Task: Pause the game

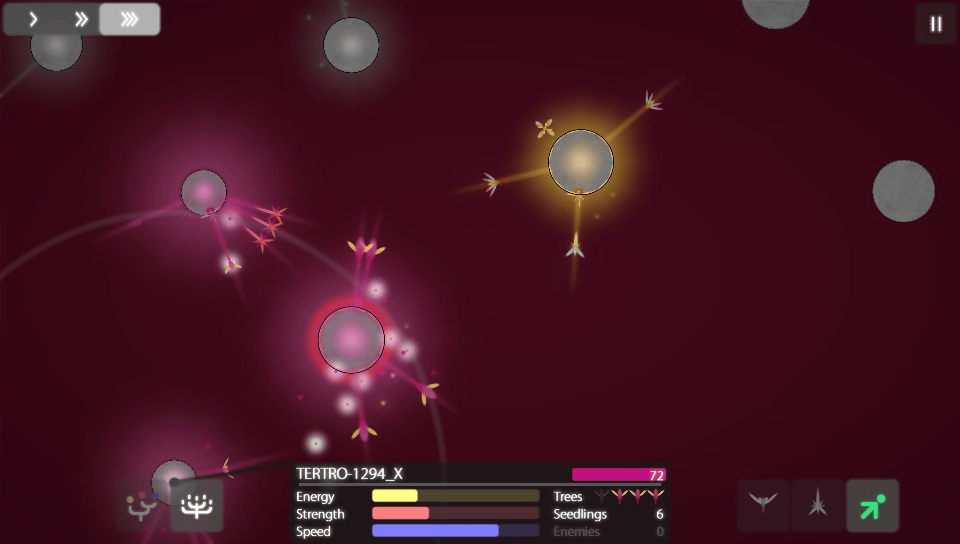Action: pyautogui.click(x=936, y=24)
